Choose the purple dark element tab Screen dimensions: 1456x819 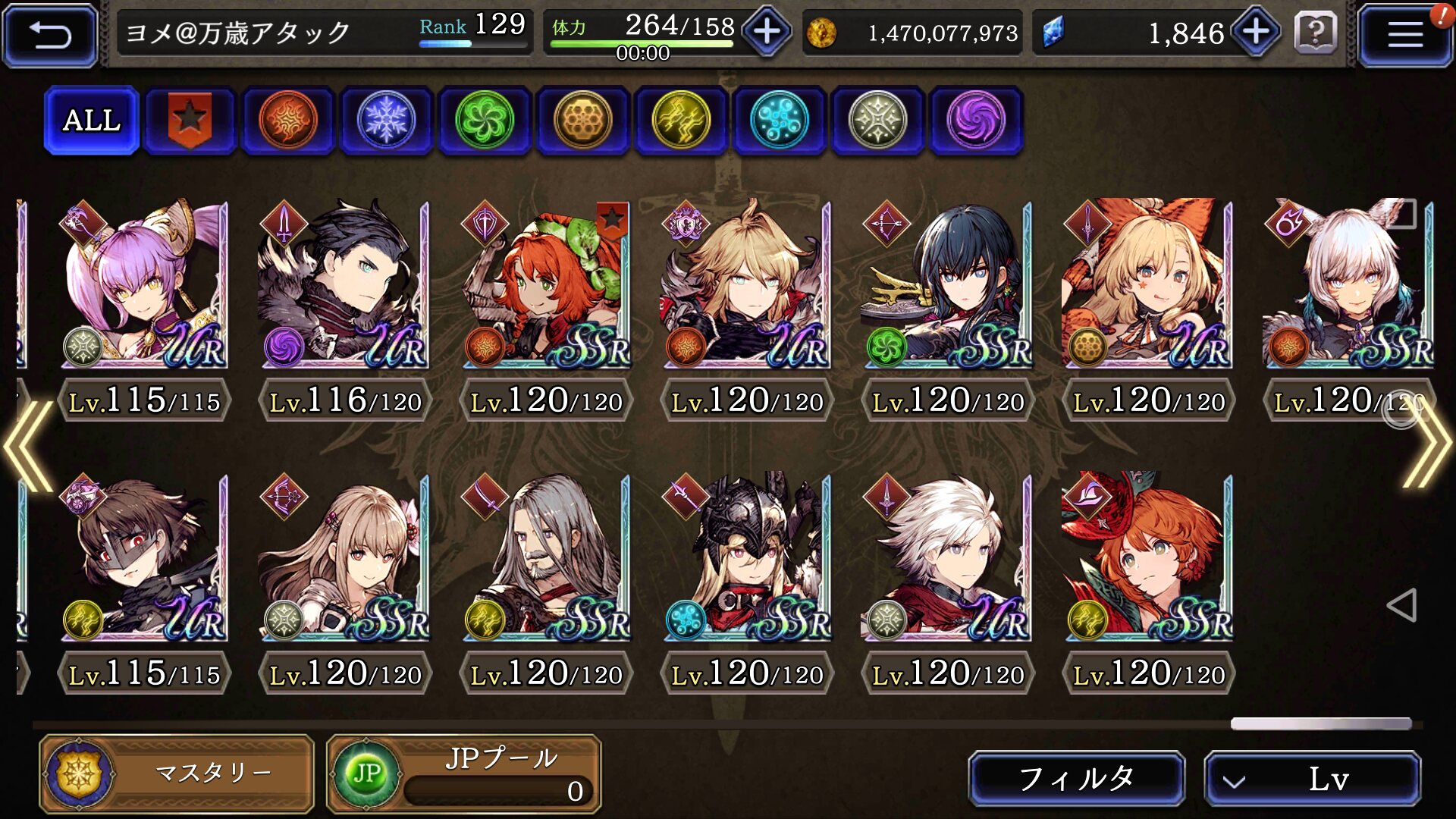coord(976,120)
